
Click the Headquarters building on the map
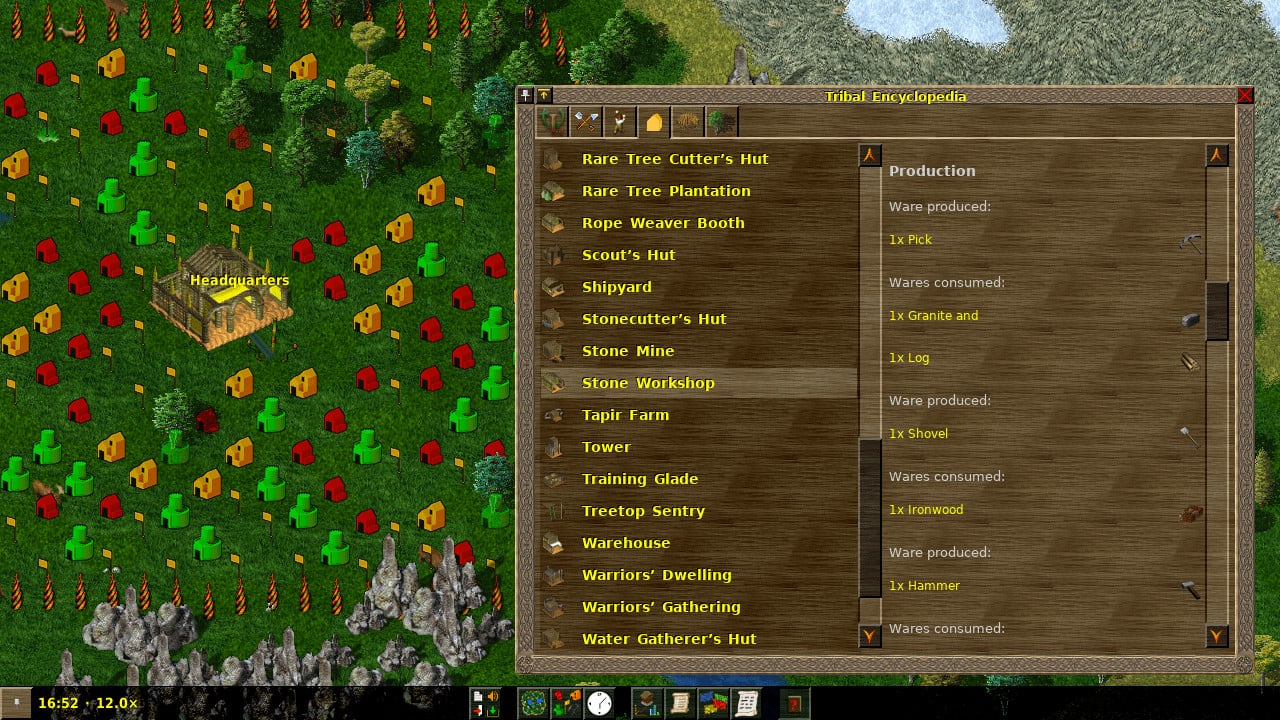(x=222, y=300)
